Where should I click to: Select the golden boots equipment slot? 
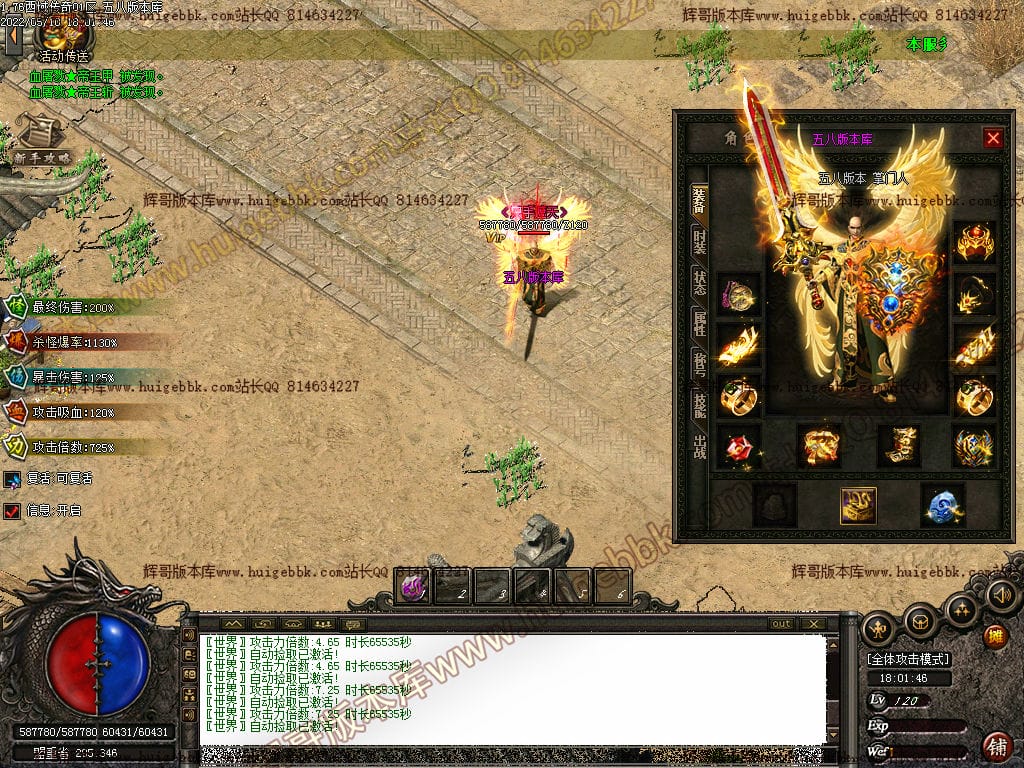pyautogui.click(x=897, y=447)
